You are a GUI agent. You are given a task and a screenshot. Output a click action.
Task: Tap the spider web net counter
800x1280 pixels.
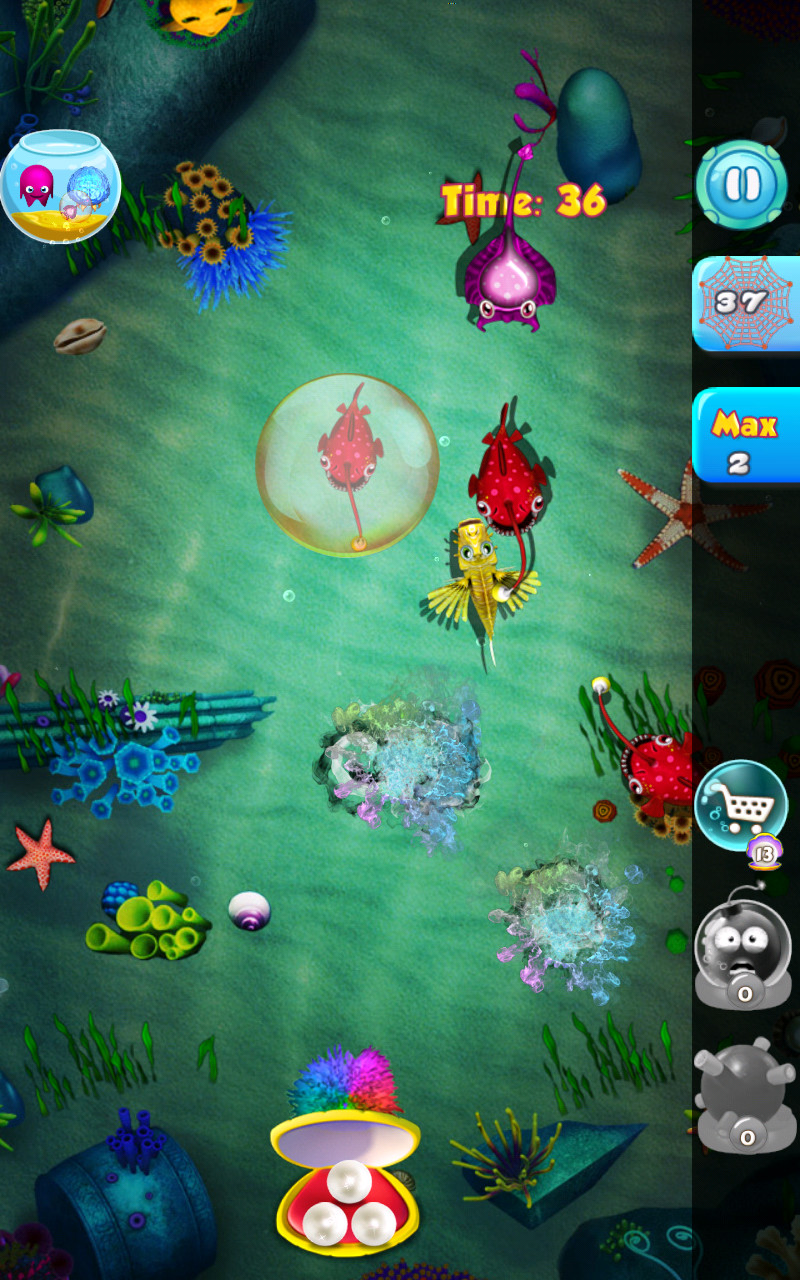coord(746,303)
